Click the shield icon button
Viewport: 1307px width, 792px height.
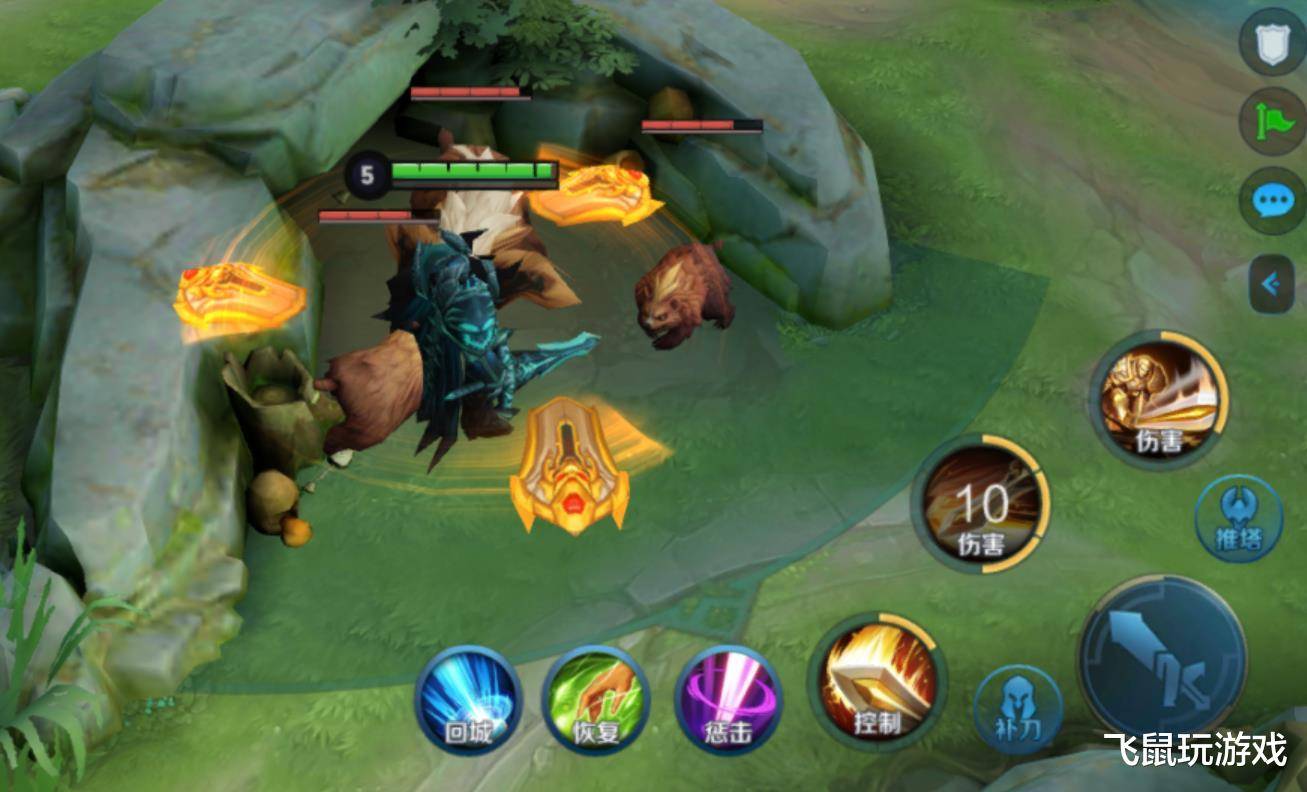1272,43
